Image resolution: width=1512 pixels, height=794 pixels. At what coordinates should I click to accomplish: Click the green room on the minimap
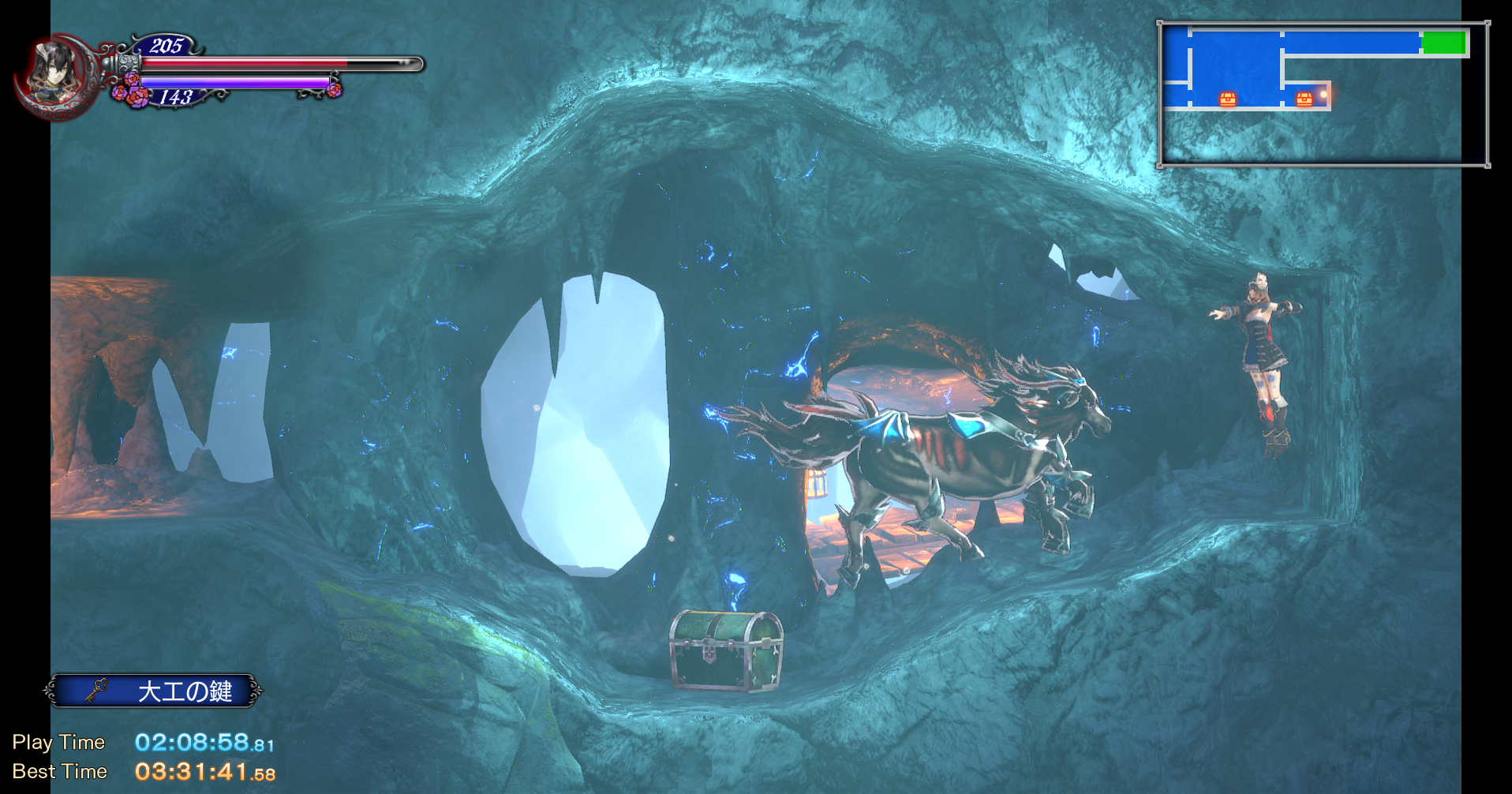pos(1443,43)
